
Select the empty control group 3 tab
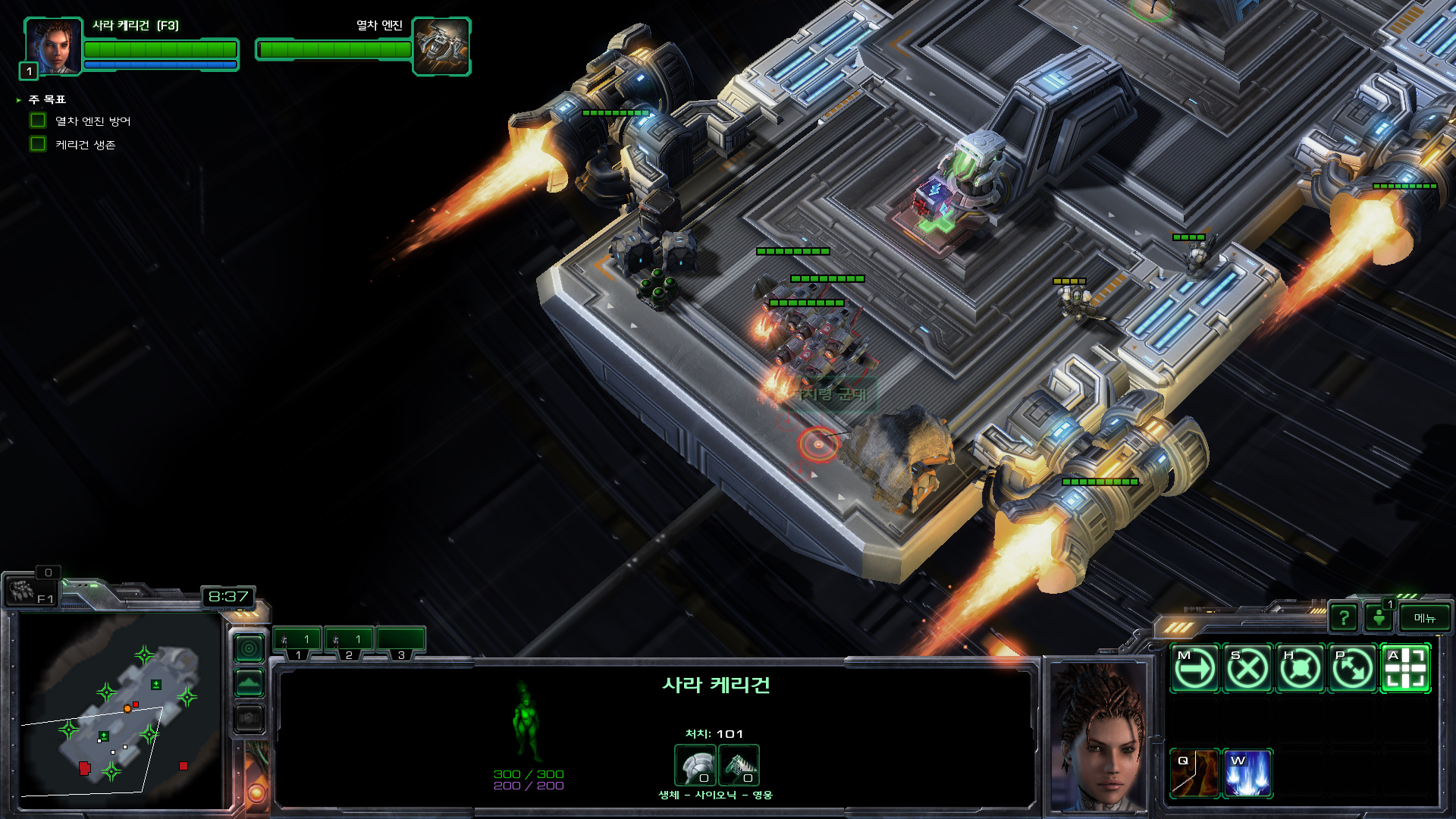point(400,642)
